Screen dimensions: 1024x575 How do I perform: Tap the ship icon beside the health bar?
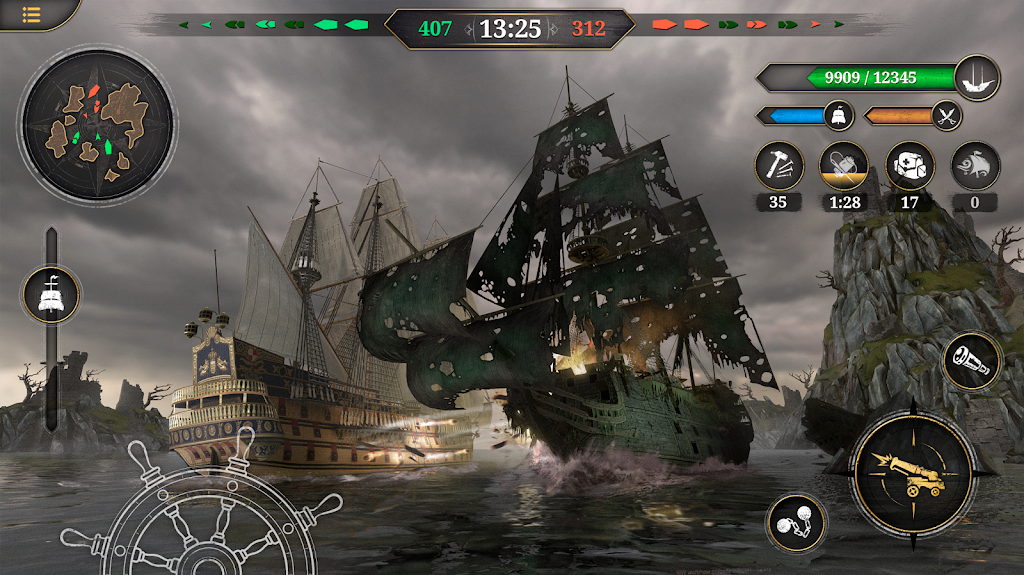976,77
